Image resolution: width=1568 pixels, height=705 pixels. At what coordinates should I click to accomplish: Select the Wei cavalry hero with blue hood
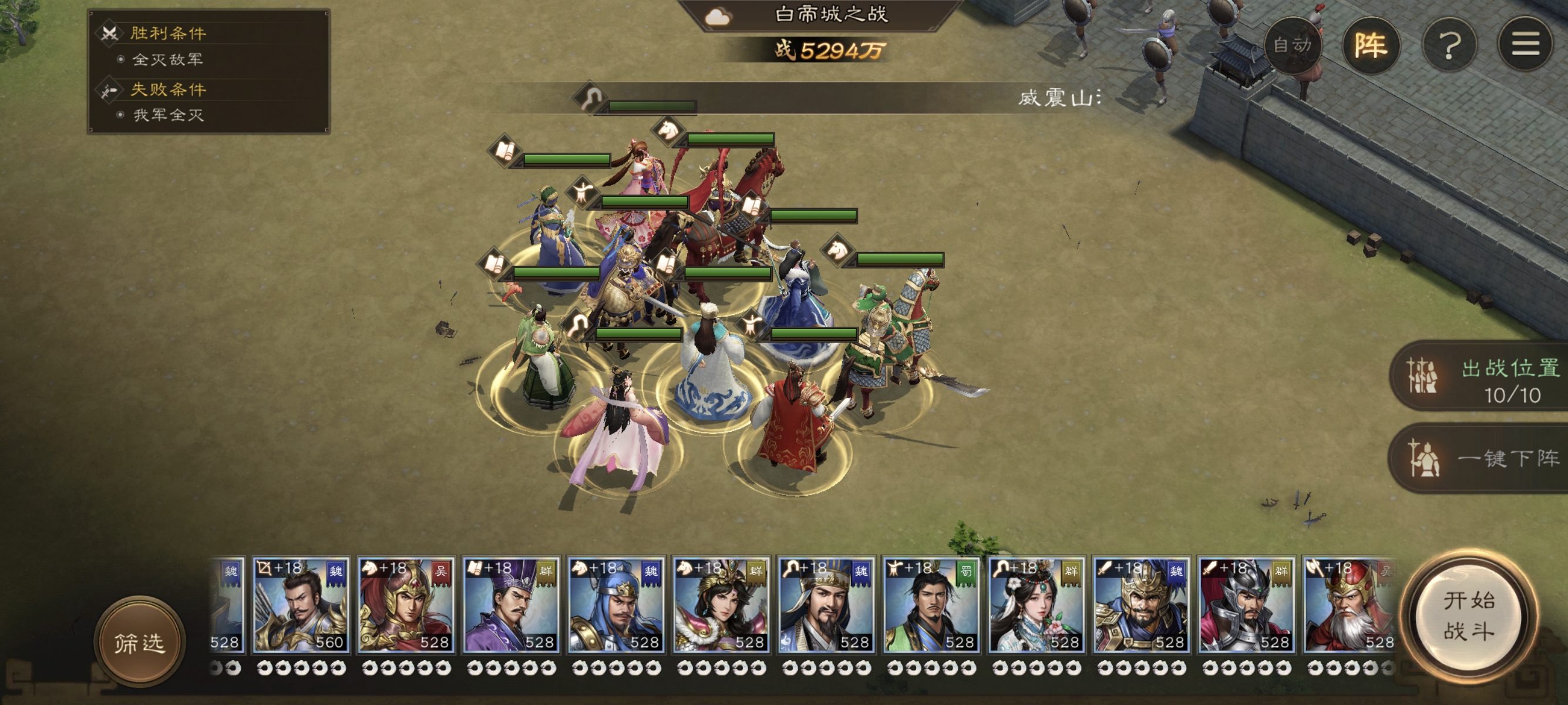point(616,605)
